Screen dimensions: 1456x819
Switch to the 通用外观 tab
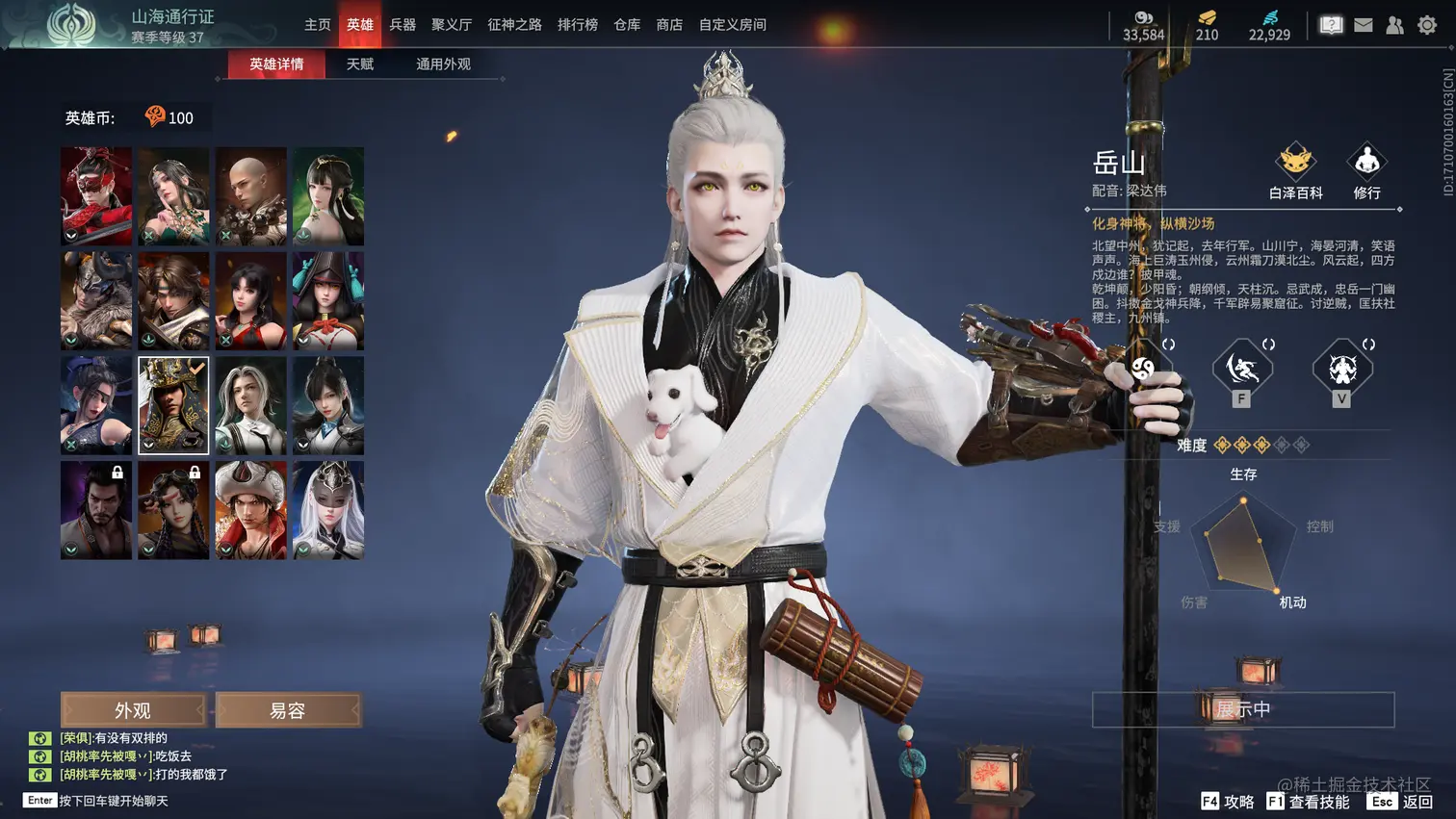[x=443, y=64]
